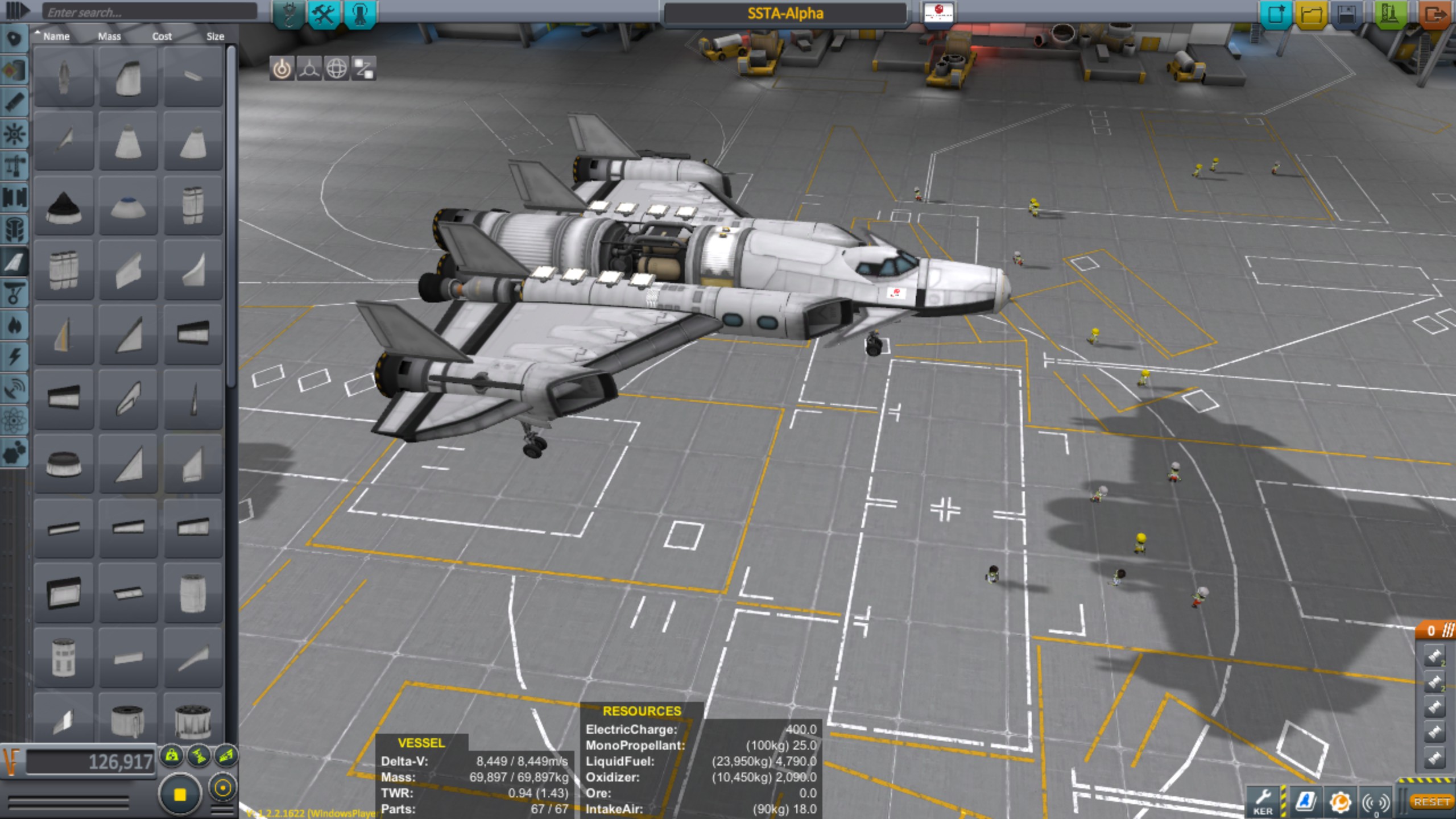Toggle the angle snap button

pyautogui.click(x=222, y=788)
